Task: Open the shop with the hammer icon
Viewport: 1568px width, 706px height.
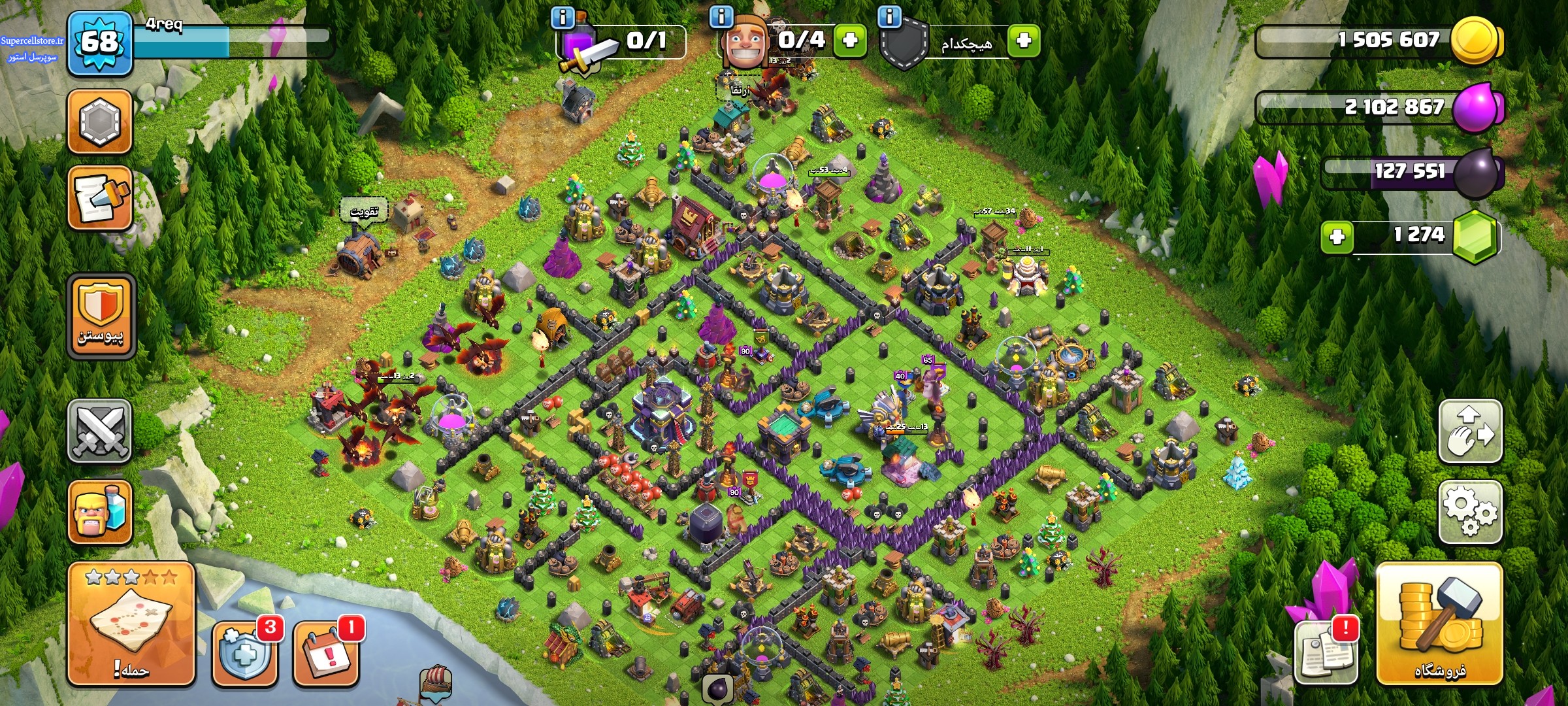Action: click(x=1439, y=623)
